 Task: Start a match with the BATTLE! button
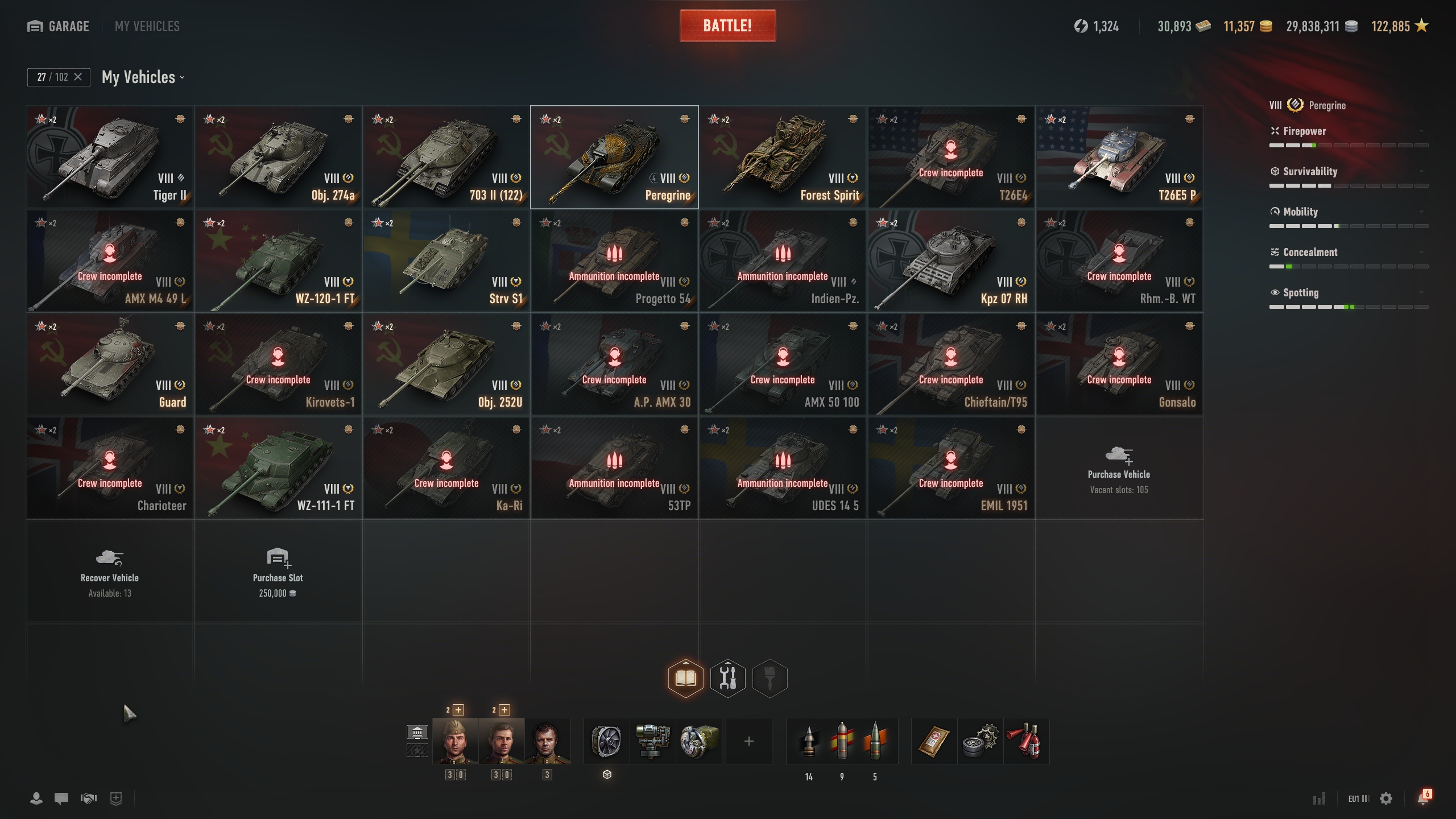[727, 26]
